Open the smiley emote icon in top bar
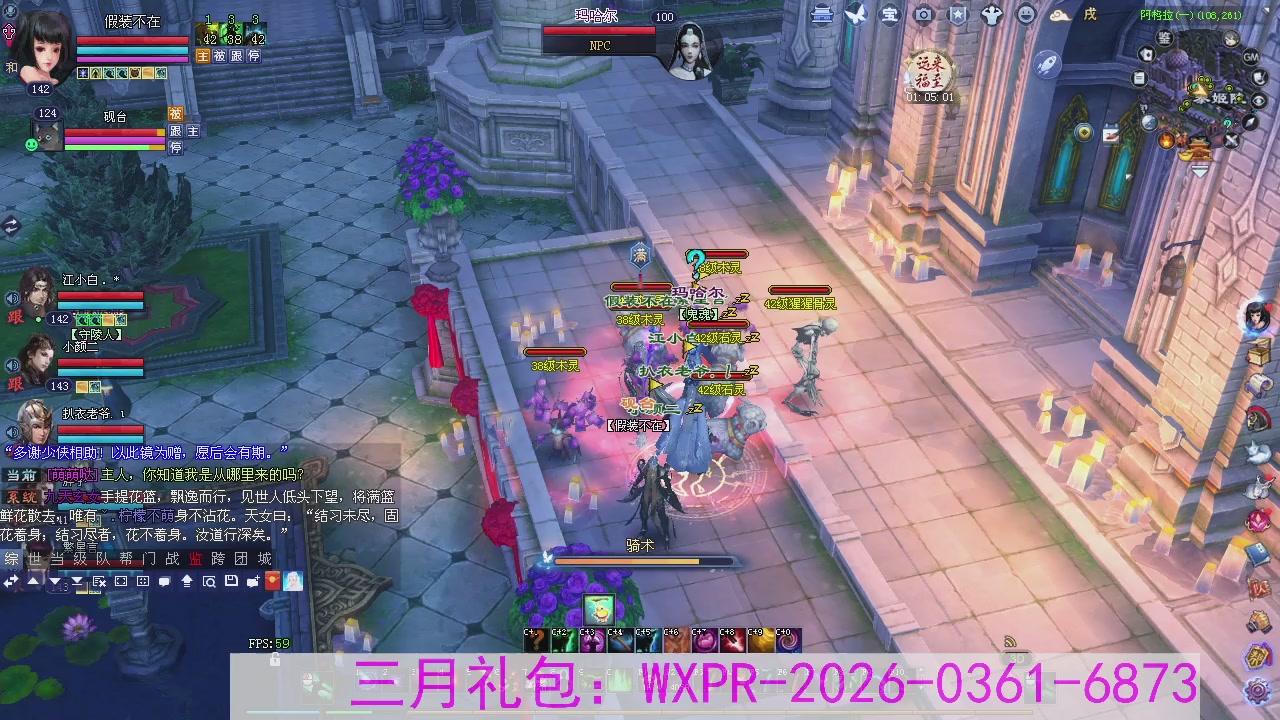Image resolution: width=1280 pixels, height=720 pixels. click(x=1028, y=15)
